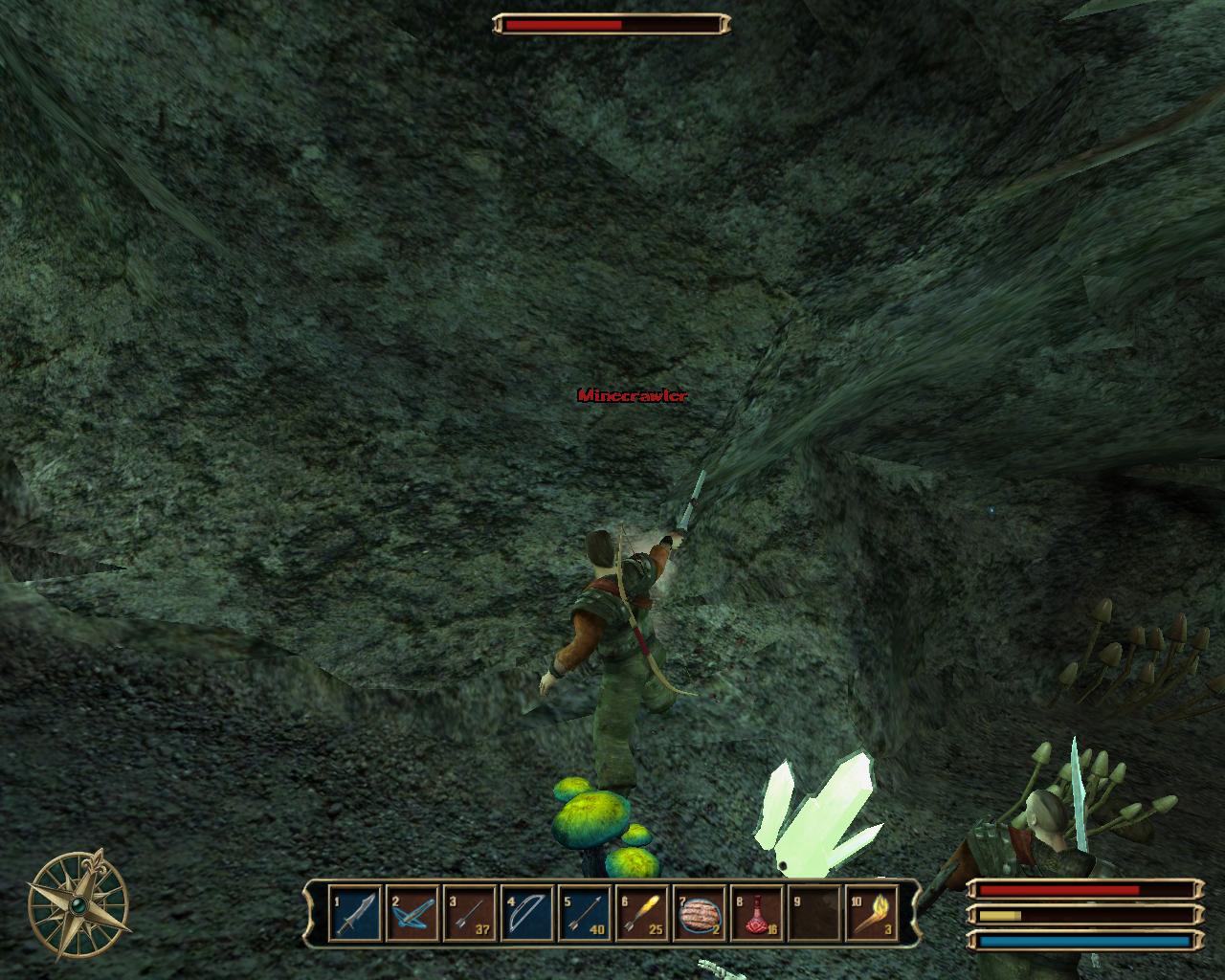Choose the crossbow bolts stack of 37
Image resolution: width=1225 pixels, height=980 pixels.
point(469,914)
